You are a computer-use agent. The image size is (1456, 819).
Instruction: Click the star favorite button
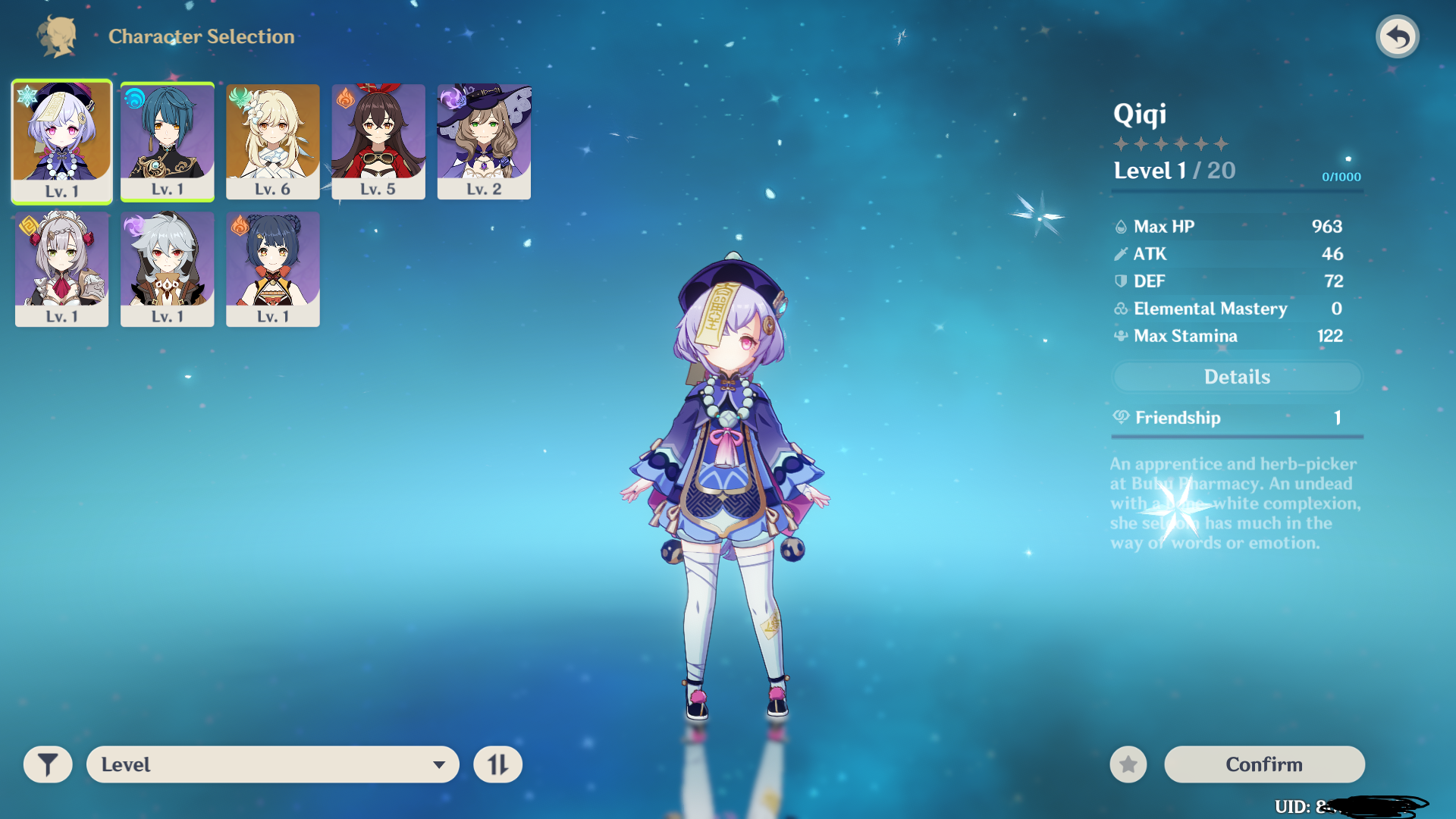(x=1128, y=764)
